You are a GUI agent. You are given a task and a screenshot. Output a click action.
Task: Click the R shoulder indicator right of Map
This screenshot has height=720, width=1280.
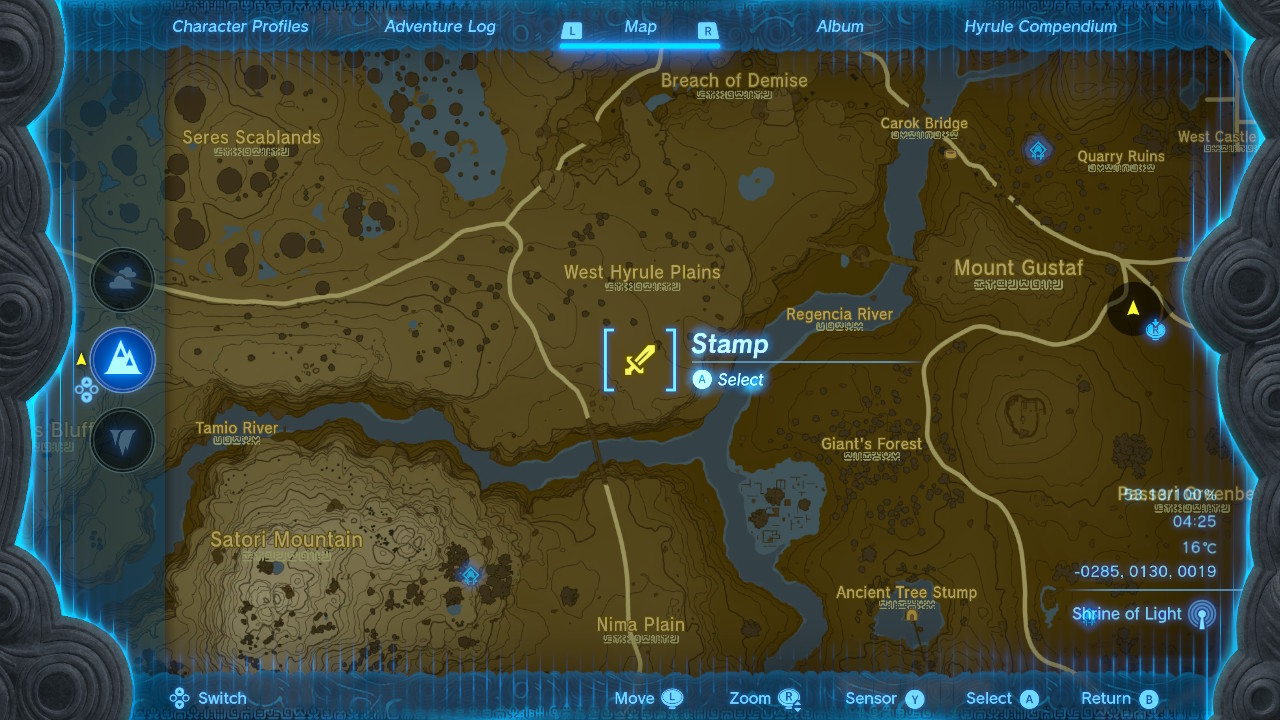pyautogui.click(x=707, y=31)
